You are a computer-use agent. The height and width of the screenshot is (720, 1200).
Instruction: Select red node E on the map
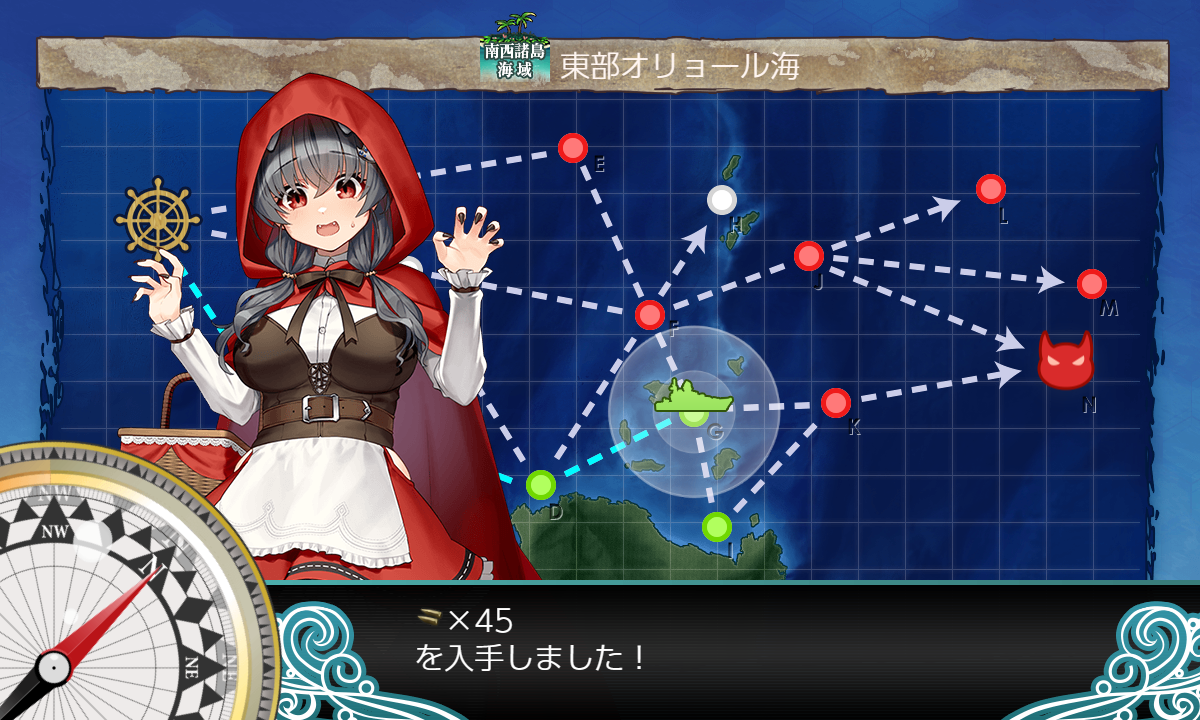pyautogui.click(x=572, y=148)
